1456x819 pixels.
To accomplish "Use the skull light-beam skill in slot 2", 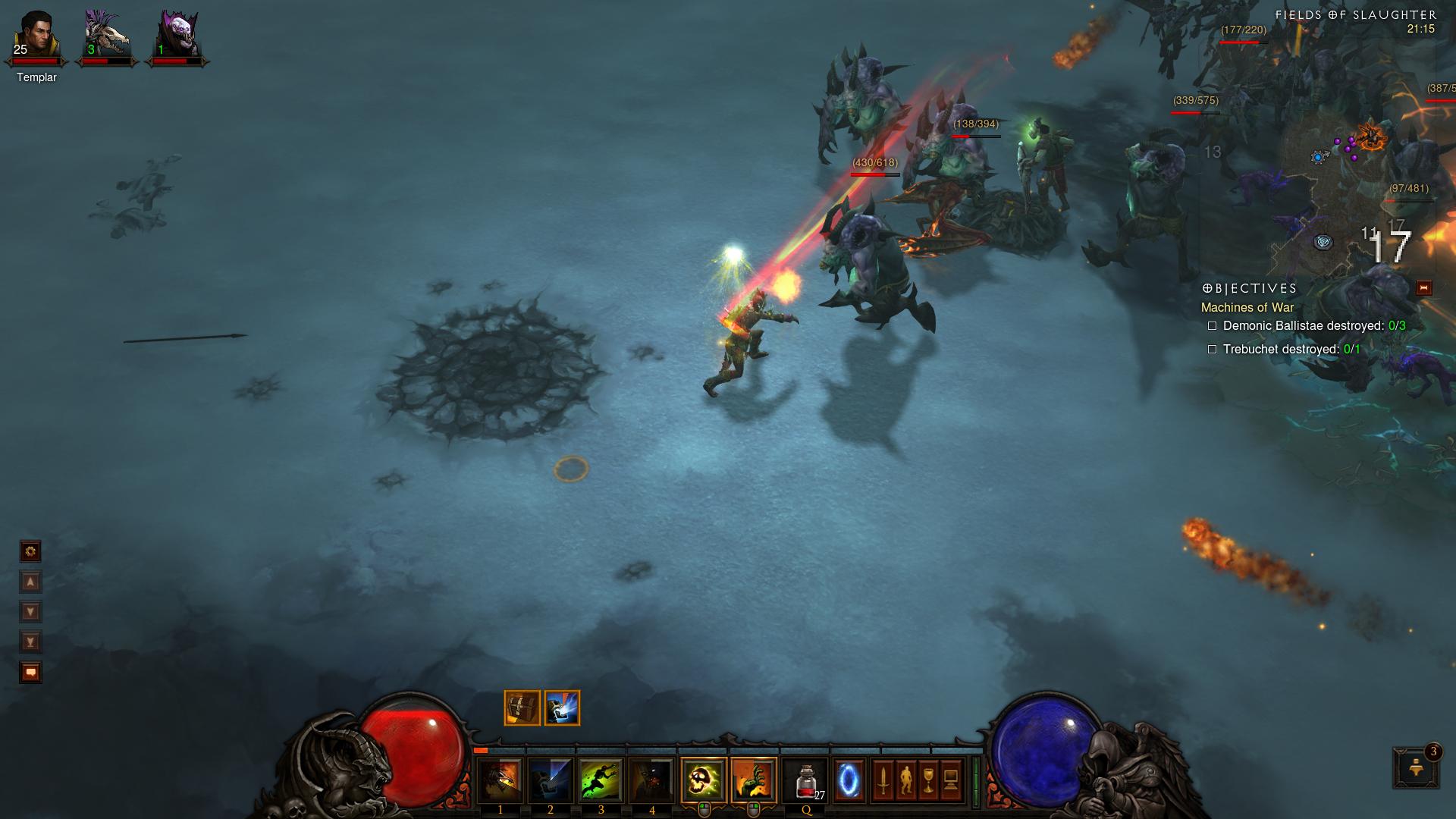I will pos(551,780).
